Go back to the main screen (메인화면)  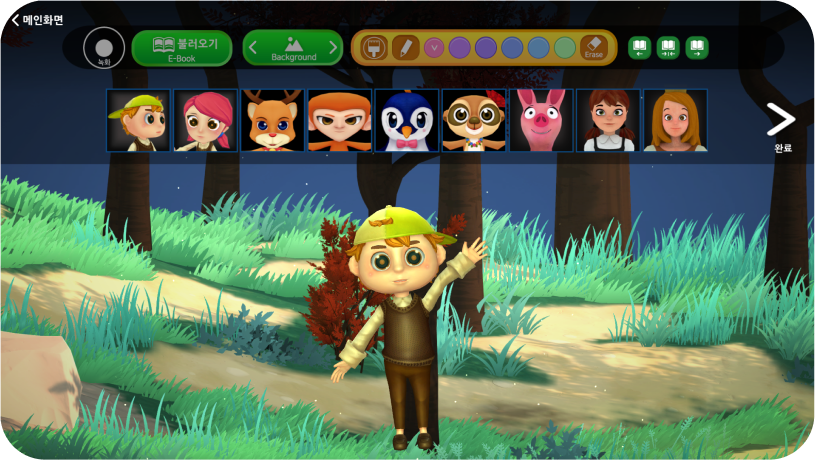(38, 19)
